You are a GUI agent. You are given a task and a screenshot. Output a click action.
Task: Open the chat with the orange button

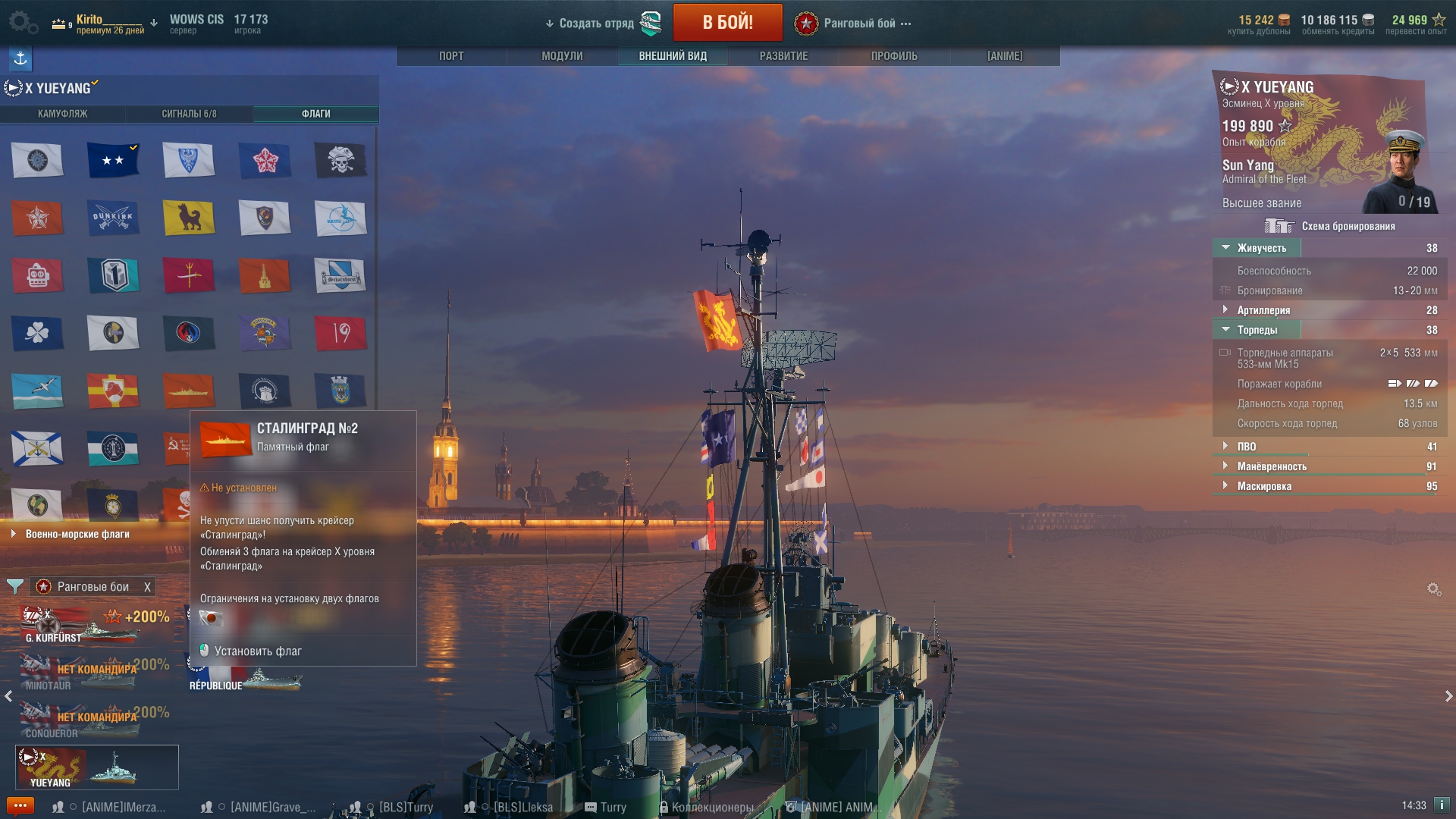tap(20, 805)
